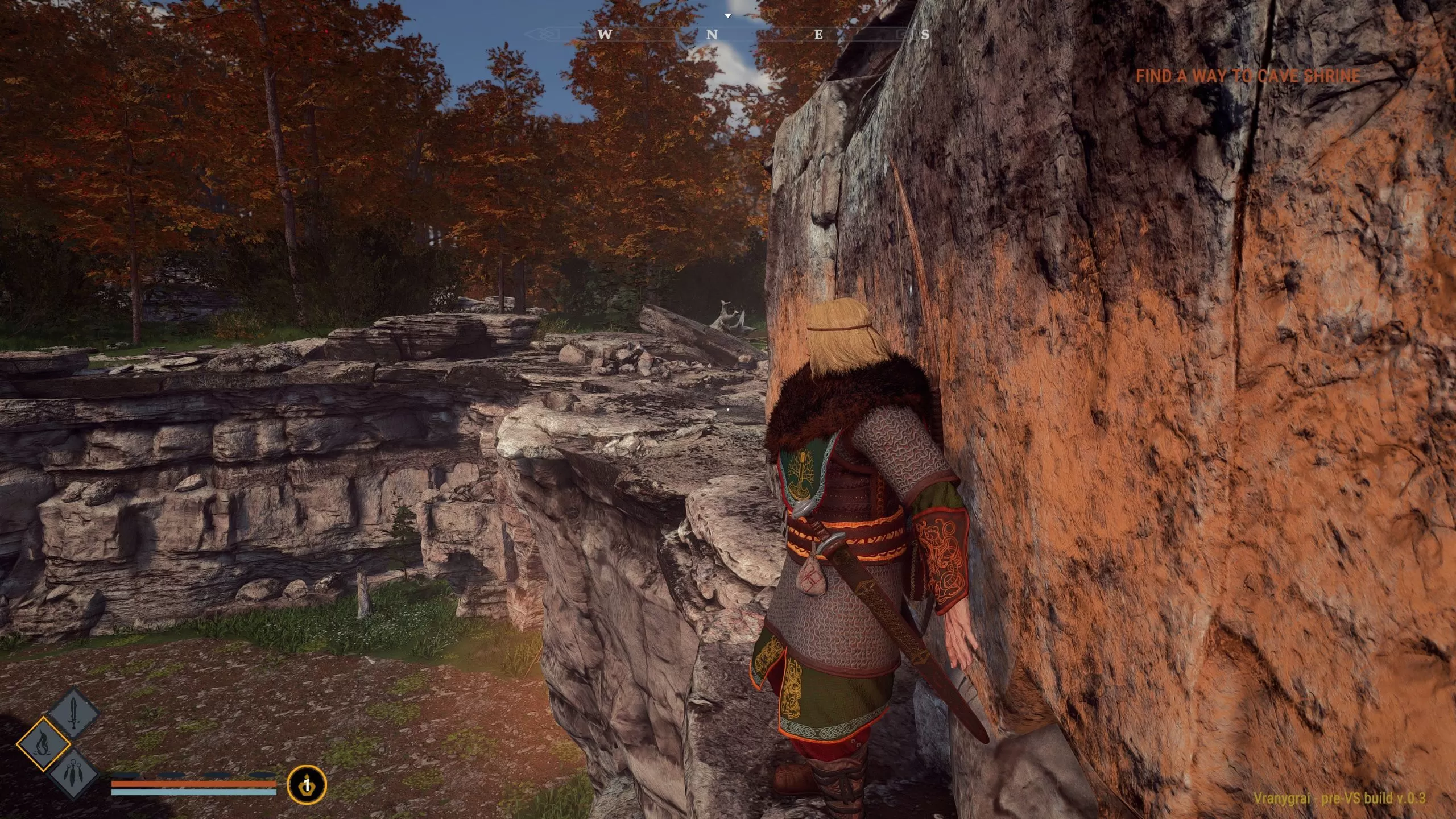Toggle off the highlighted fire stance
The width and height of the screenshot is (1456, 819).
[x=46, y=744]
